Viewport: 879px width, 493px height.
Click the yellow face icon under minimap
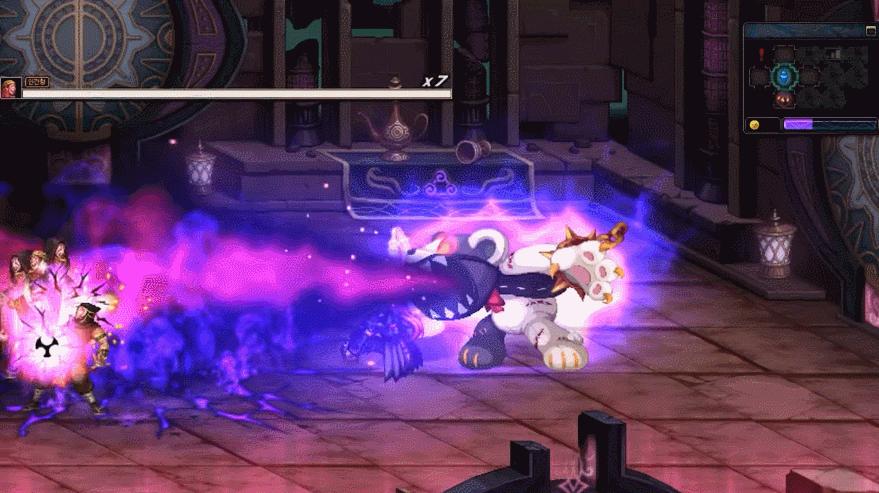click(755, 125)
